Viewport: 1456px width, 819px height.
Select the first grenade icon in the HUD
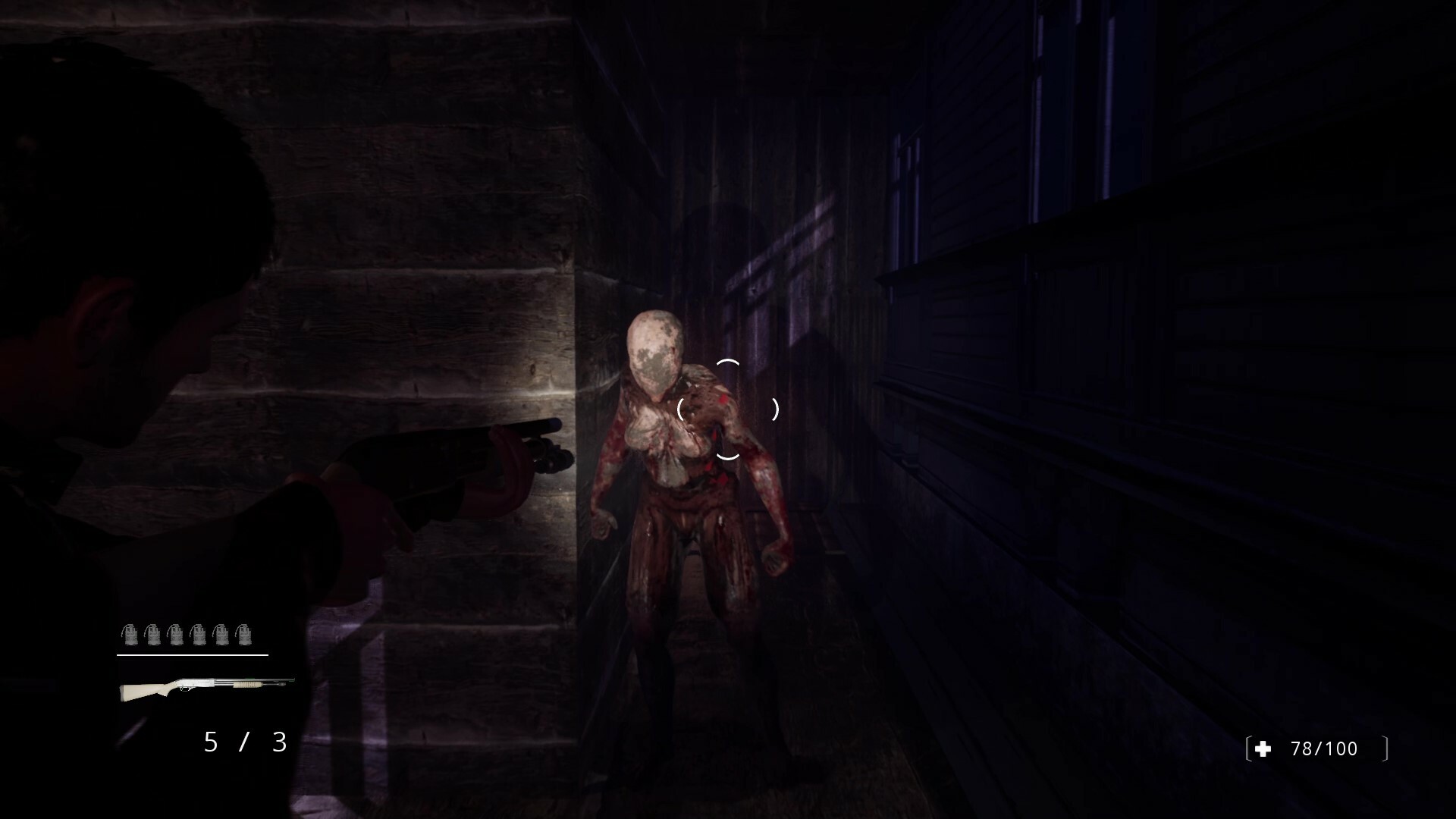pyautogui.click(x=130, y=634)
